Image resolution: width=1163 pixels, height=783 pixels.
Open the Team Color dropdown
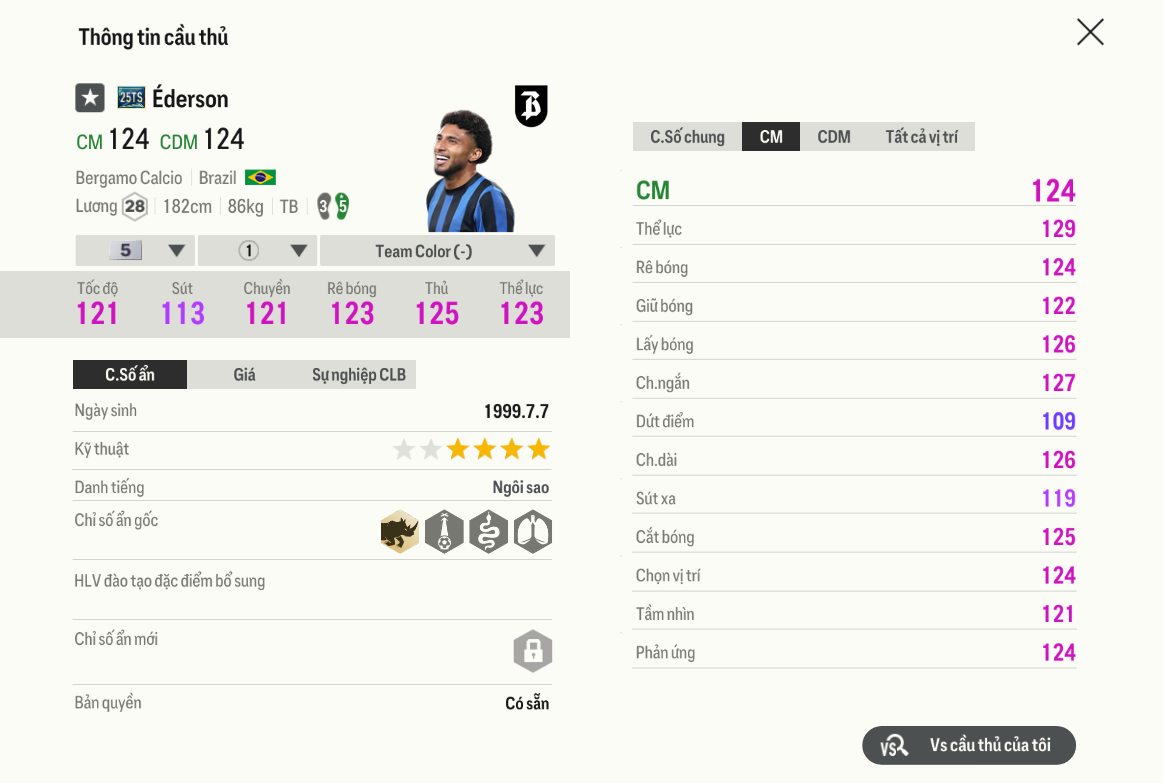[x=438, y=251]
